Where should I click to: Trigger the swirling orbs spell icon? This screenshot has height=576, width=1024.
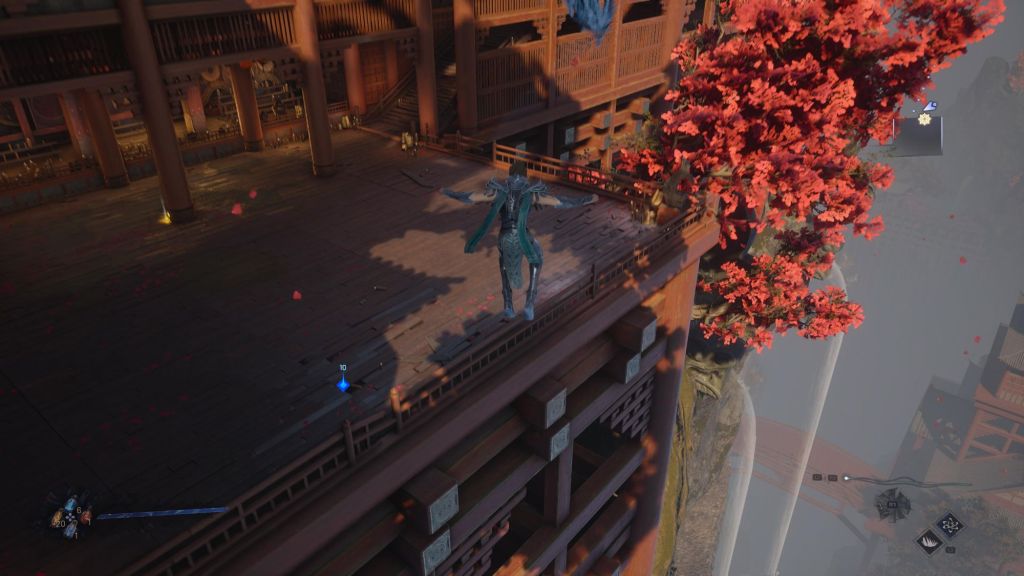[x=950, y=523]
